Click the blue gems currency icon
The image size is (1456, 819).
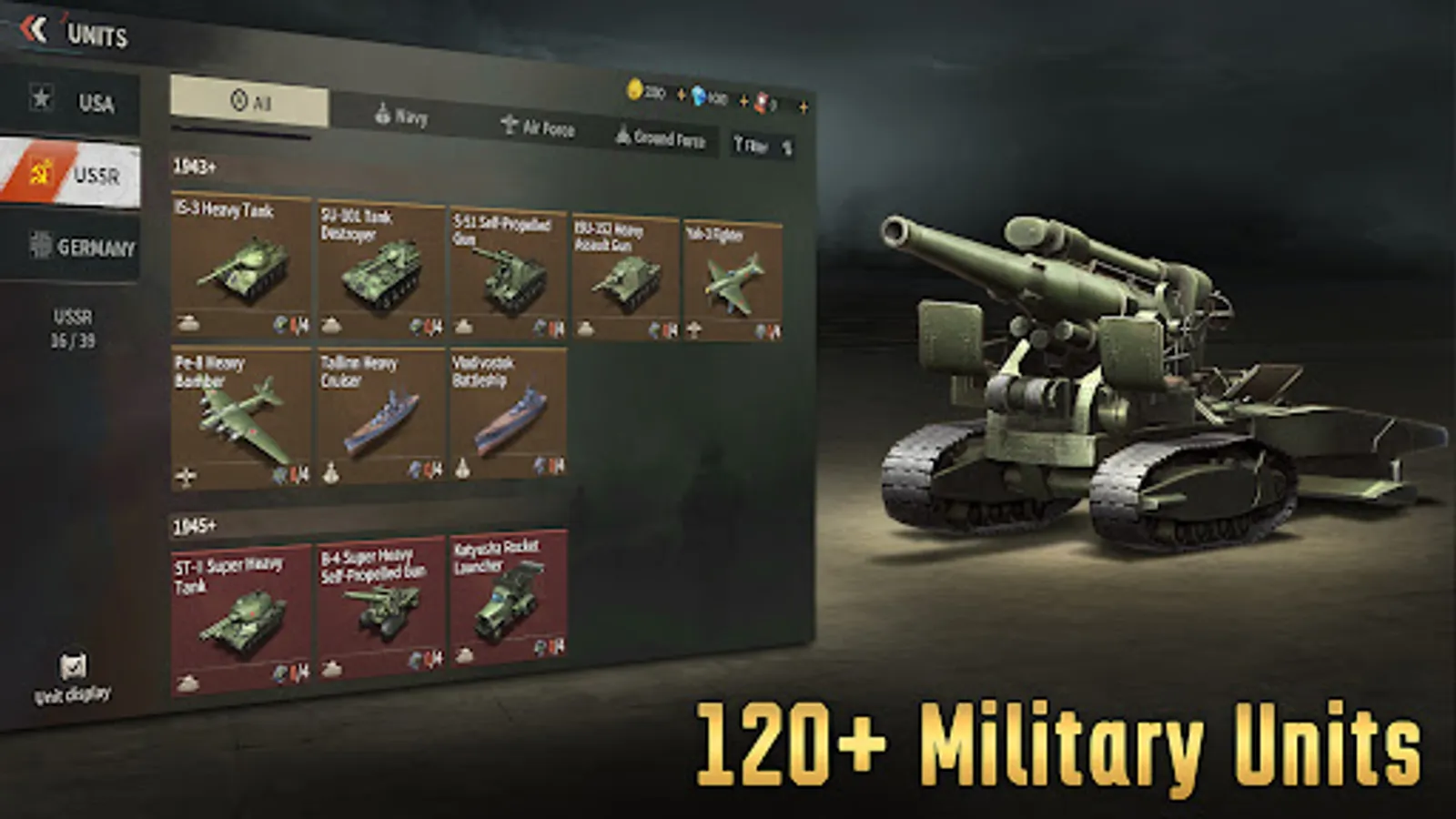(x=697, y=97)
